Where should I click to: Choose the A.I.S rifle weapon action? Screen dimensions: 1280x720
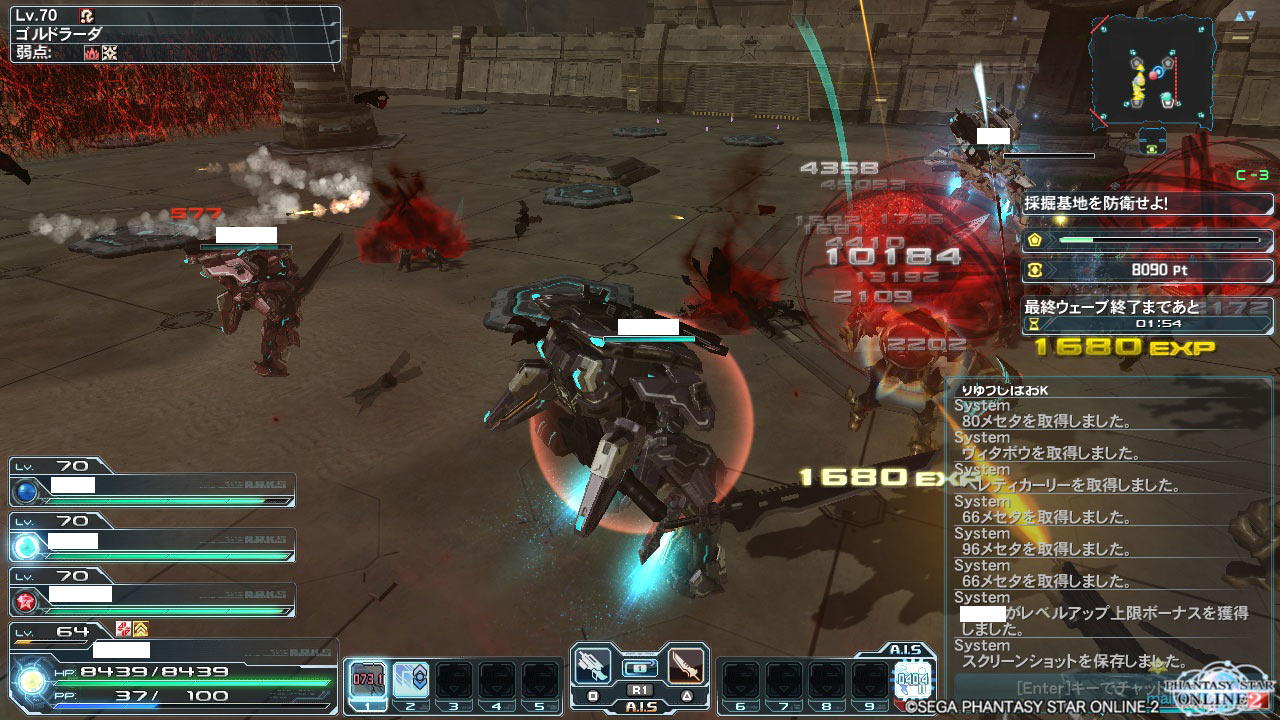click(x=594, y=666)
